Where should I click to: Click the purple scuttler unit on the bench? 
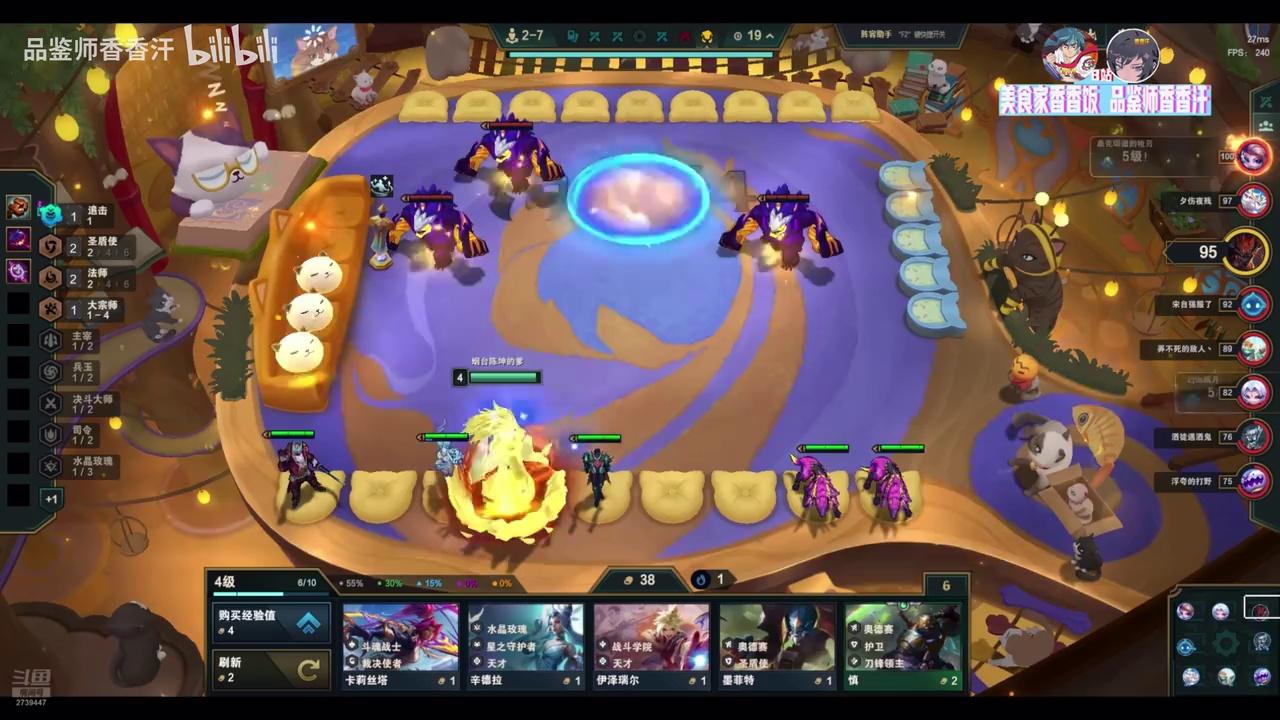point(817,487)
